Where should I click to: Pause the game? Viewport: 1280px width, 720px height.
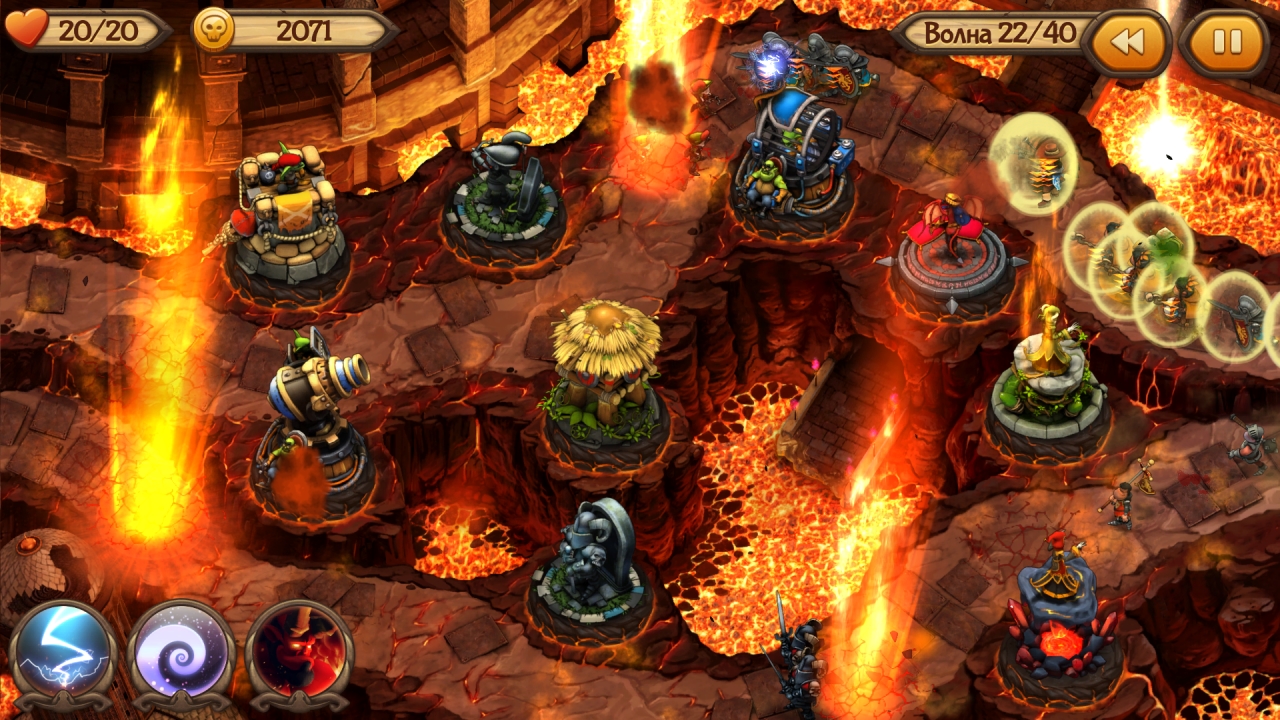tap(1226, 43)
